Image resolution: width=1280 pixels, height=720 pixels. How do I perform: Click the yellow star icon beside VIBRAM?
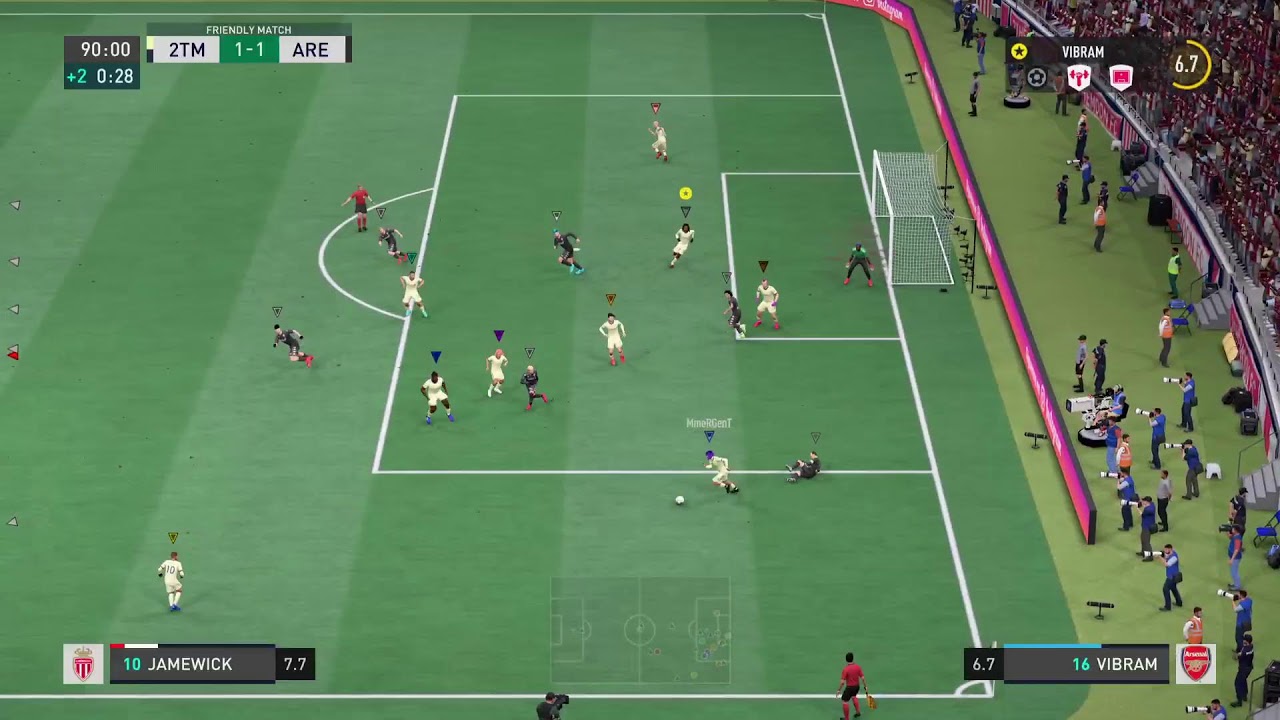click(x=1019, y=52)
